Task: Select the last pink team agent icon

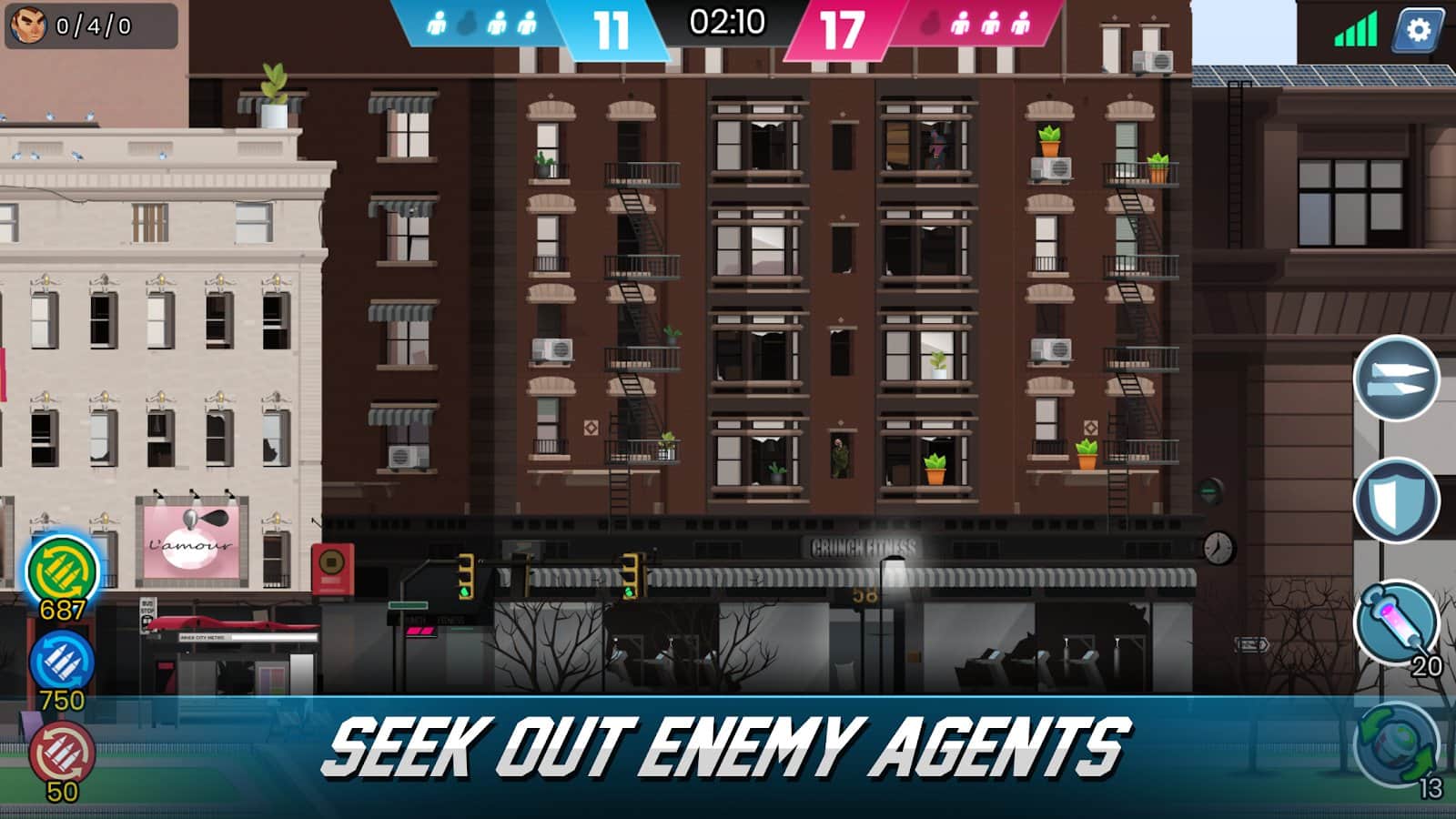Action: click(1022, 21)
